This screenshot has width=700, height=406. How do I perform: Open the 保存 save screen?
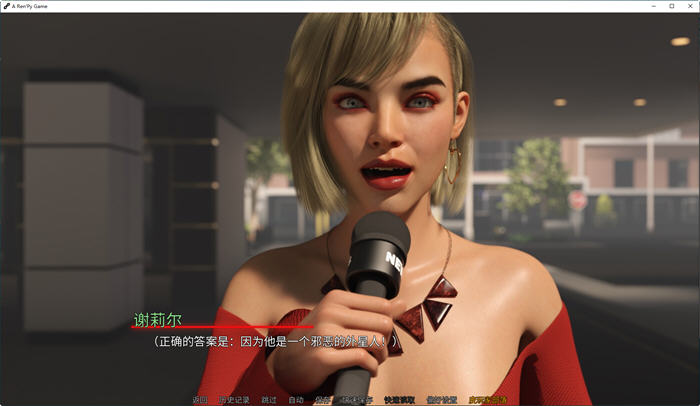[322, 400]
